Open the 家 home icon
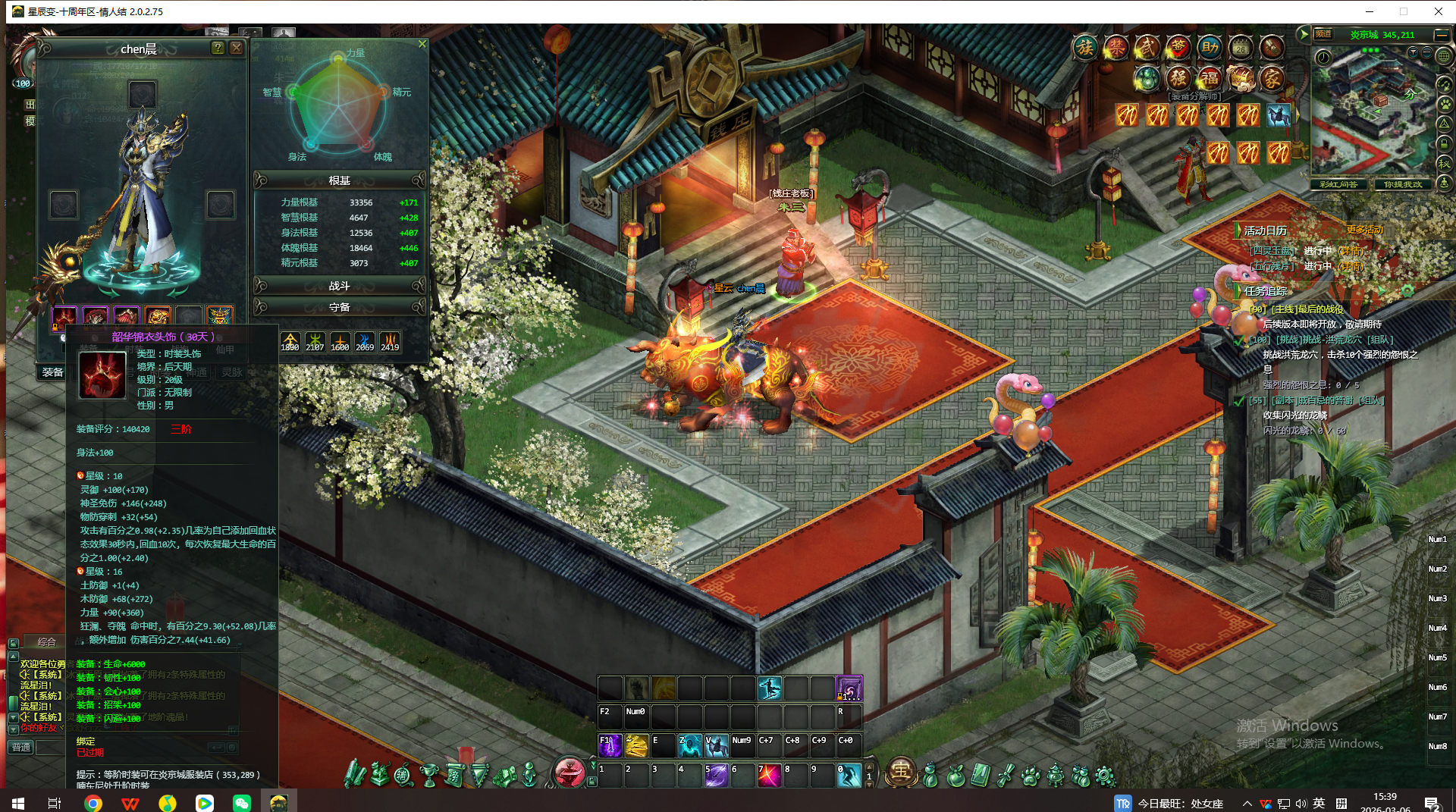 click(1272, 78)
